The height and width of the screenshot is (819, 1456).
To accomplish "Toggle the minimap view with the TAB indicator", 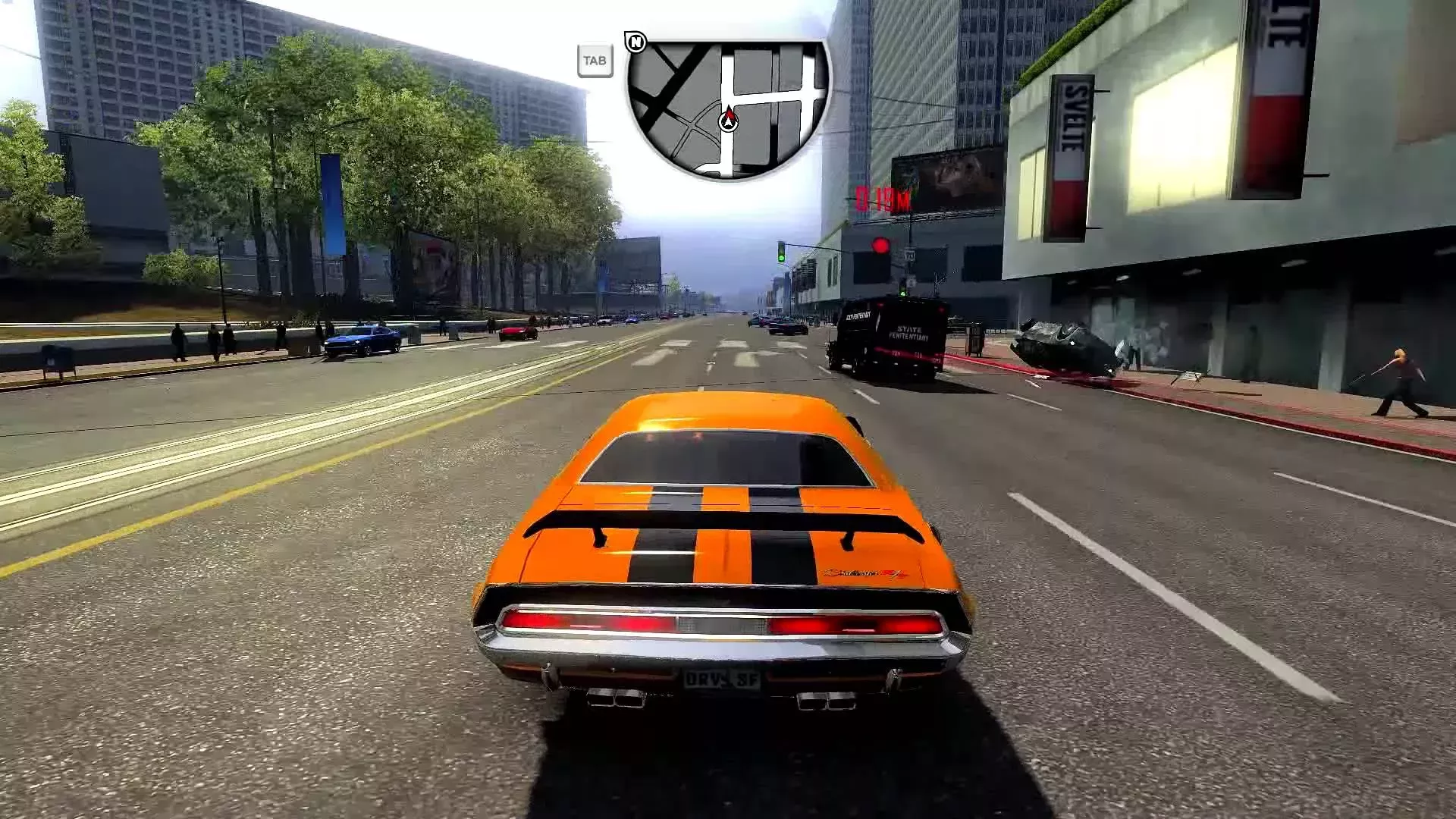I will 596,59.
